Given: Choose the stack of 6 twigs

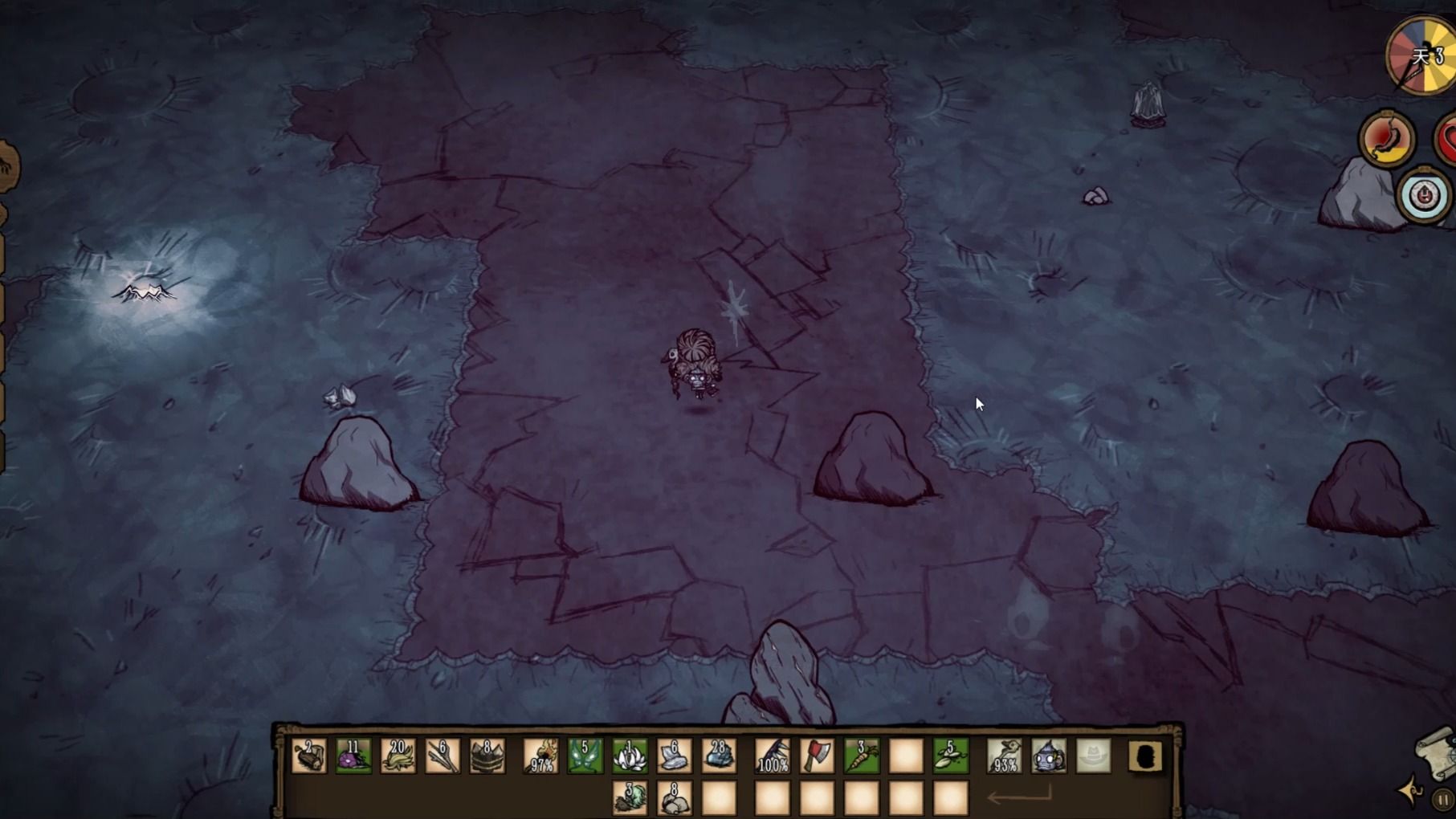Looking at the screenshot, I should point(443,756).
